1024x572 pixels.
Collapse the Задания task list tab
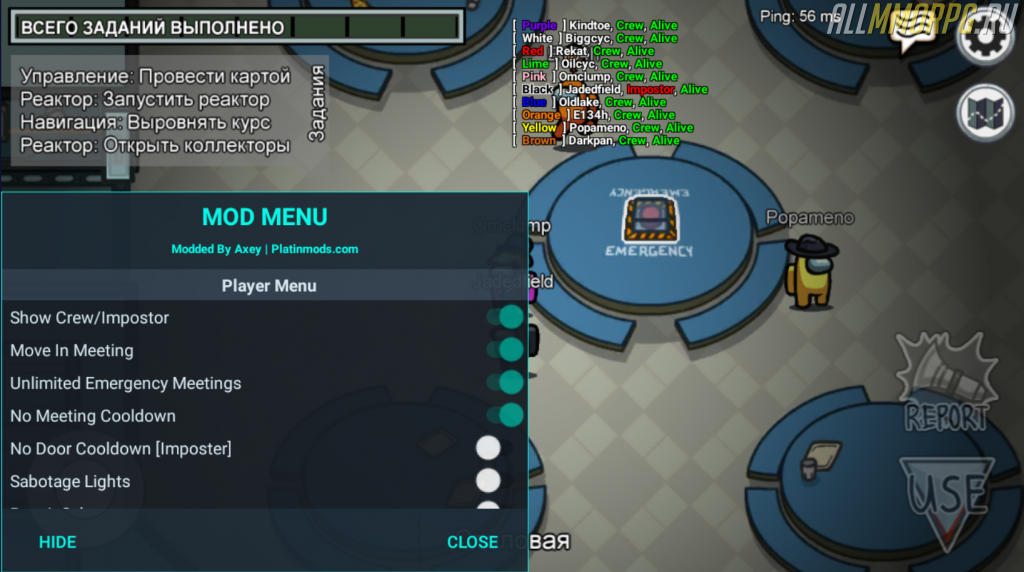[318, 104]
